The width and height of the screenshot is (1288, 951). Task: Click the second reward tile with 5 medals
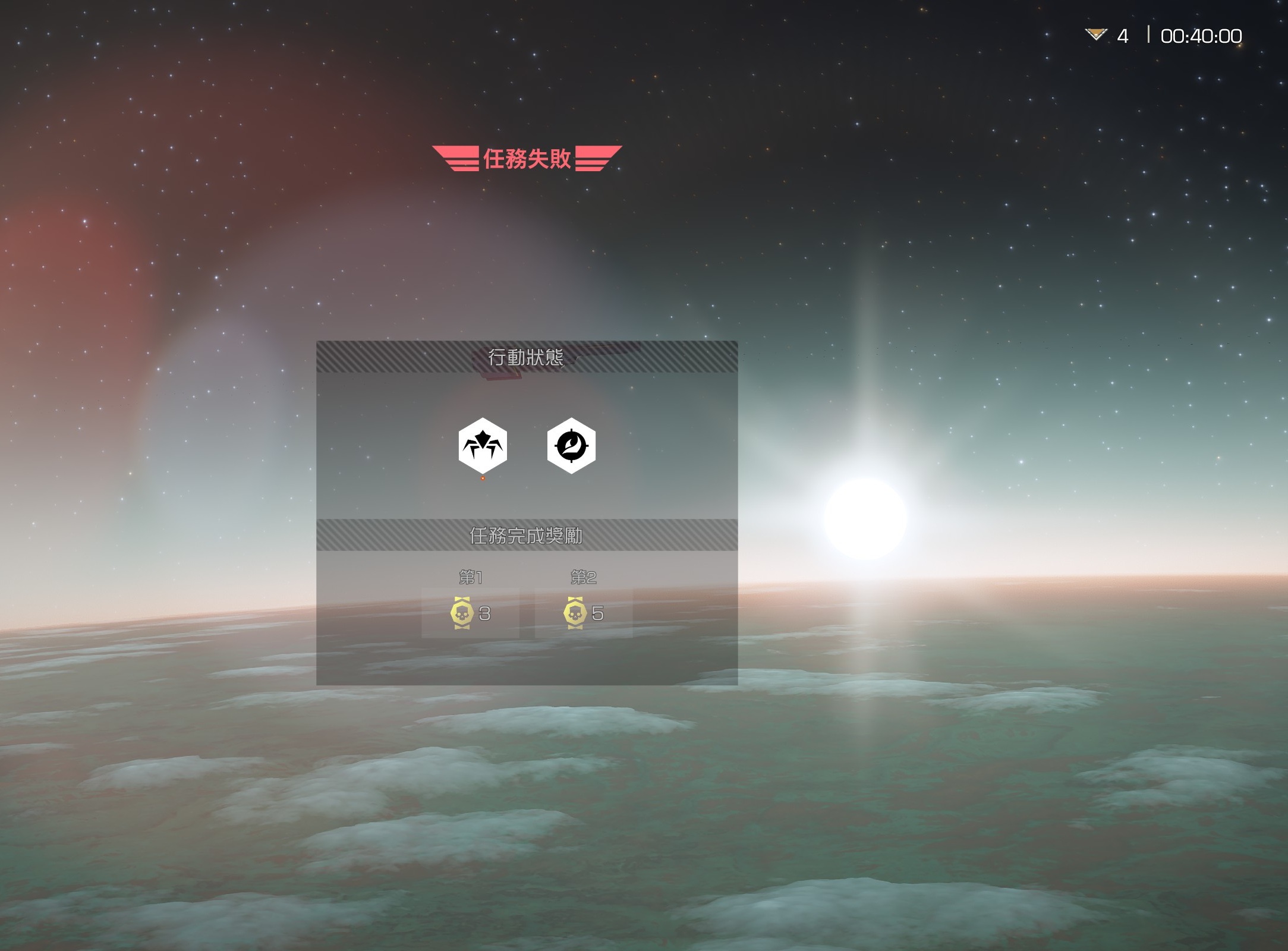coord(583,613)
